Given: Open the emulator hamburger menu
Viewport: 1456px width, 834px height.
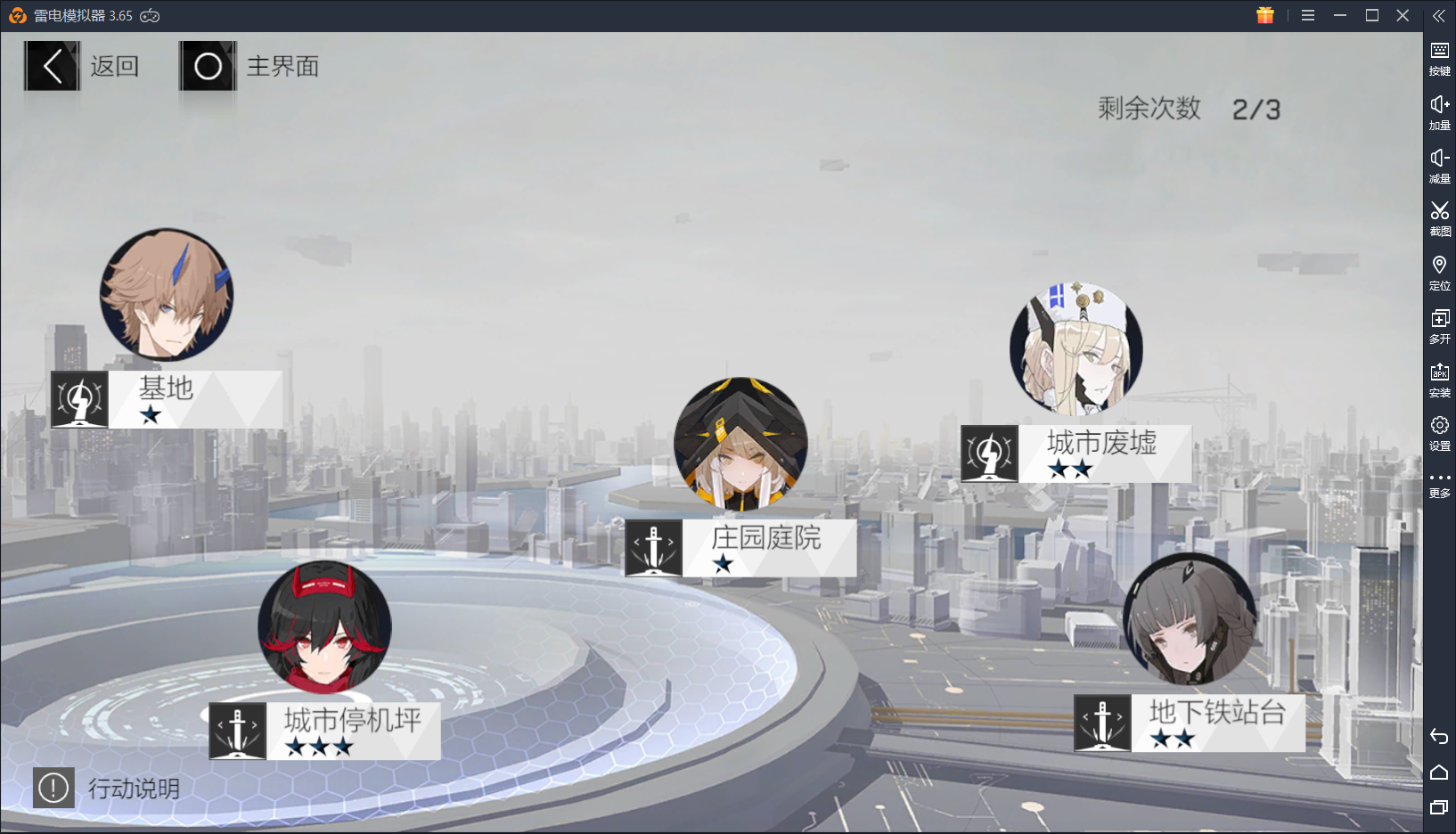Looking at the screenshot, I should (x=1307, y=15).
